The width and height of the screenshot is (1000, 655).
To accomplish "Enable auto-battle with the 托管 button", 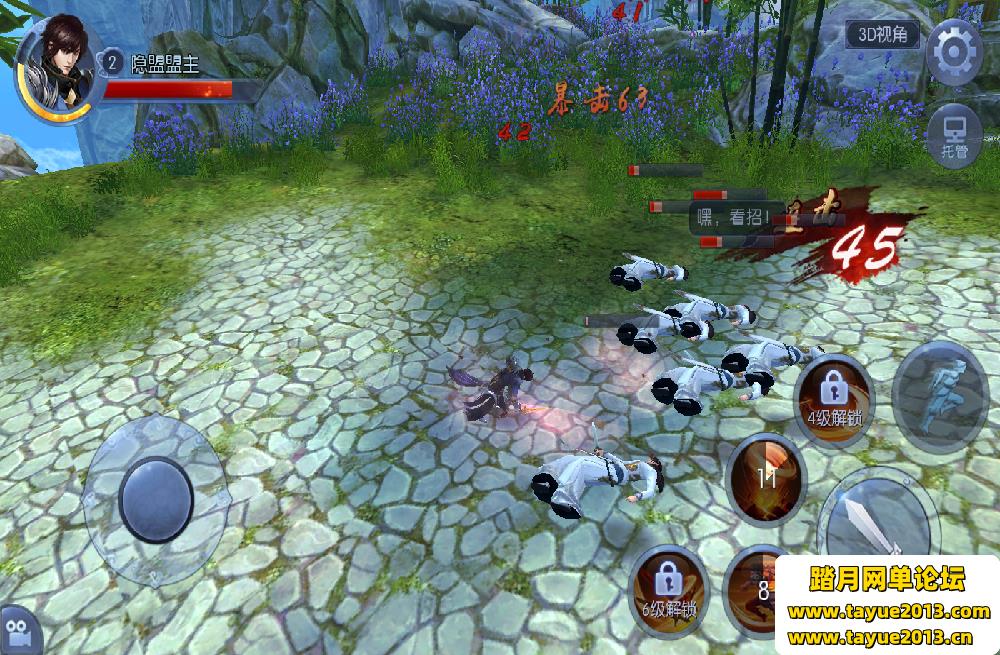I will [953, 135].
